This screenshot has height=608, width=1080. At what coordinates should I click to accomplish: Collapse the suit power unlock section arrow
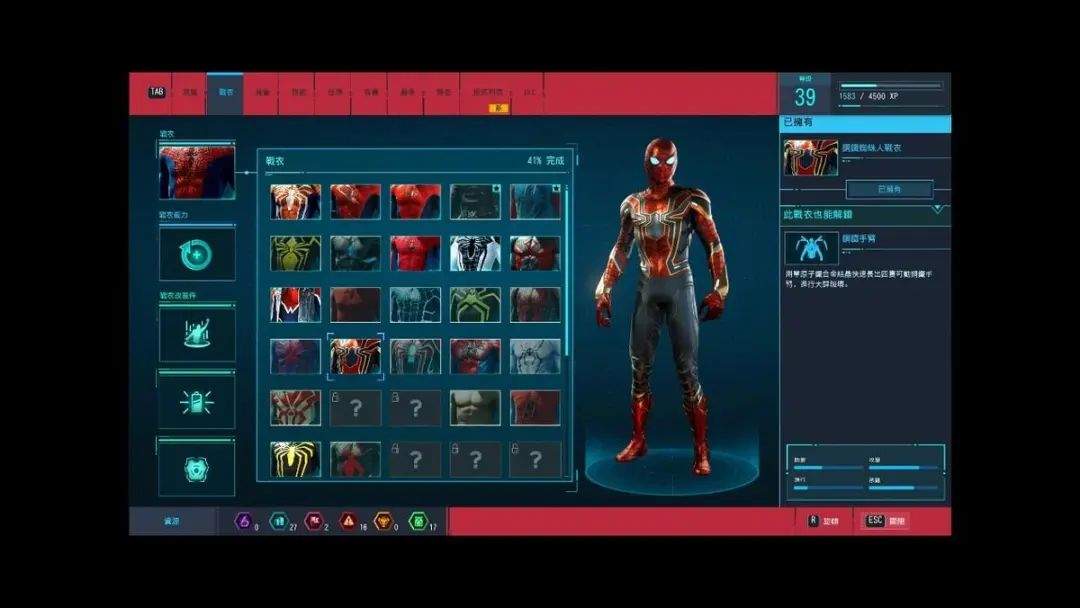[x=937, y=210]
